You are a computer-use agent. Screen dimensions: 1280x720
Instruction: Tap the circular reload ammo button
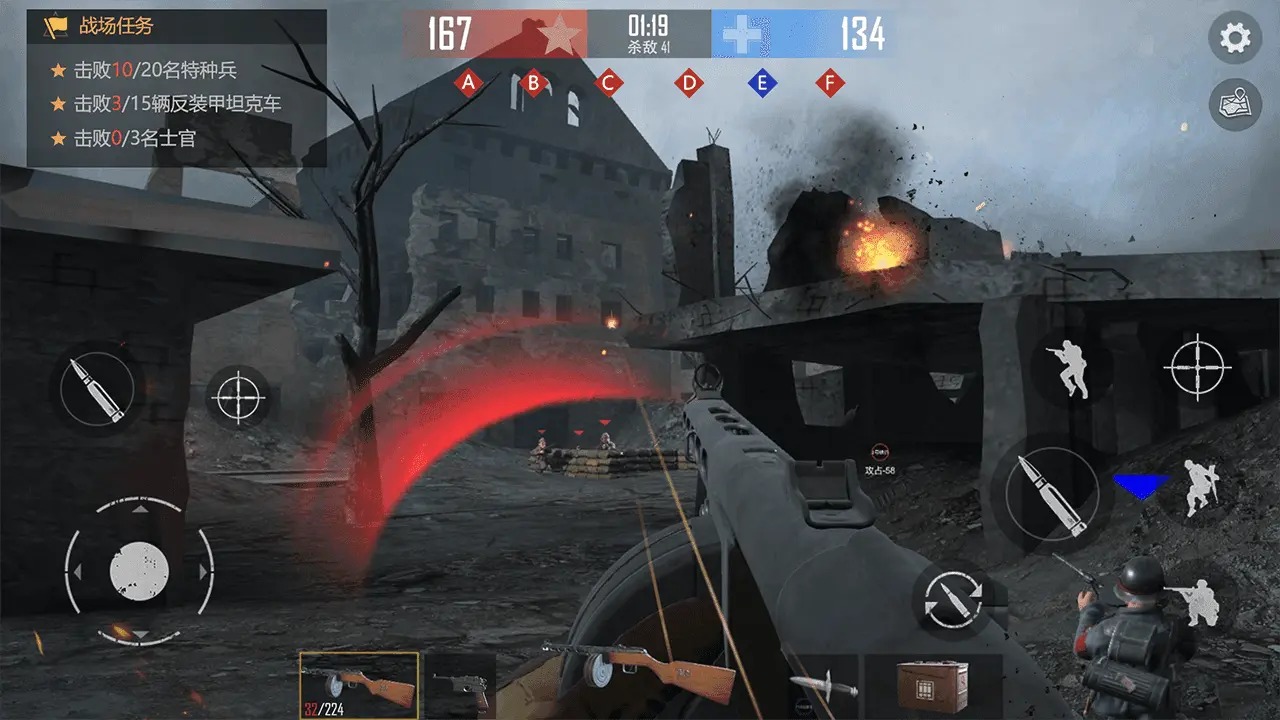coord(951,599)
